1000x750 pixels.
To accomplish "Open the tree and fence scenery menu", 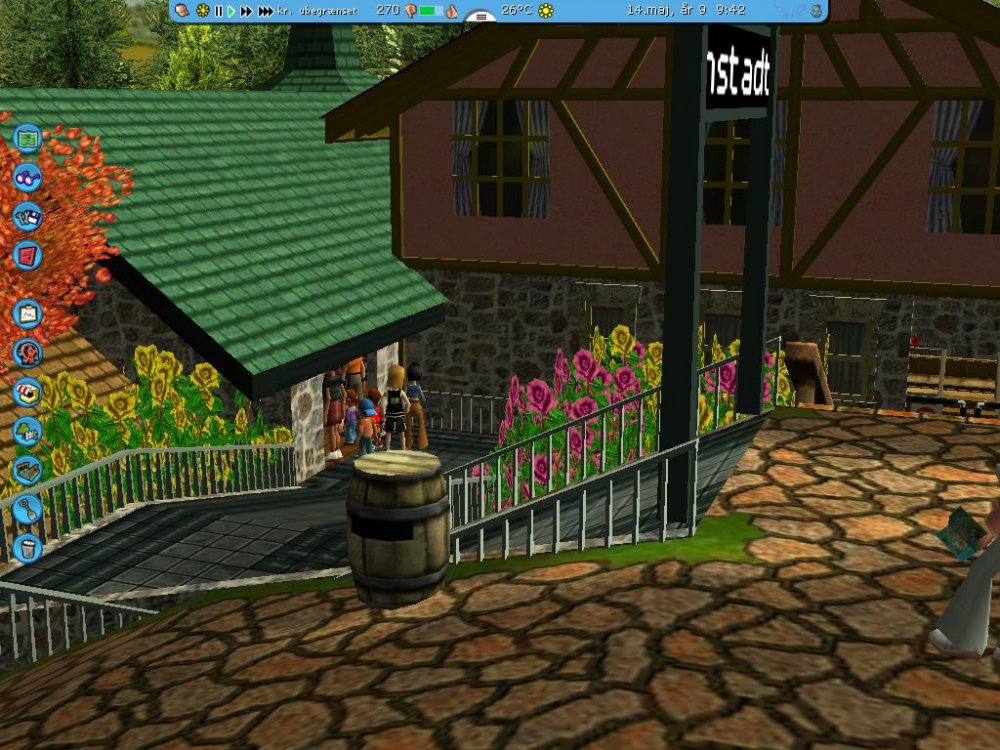I will tap(27, 431).
